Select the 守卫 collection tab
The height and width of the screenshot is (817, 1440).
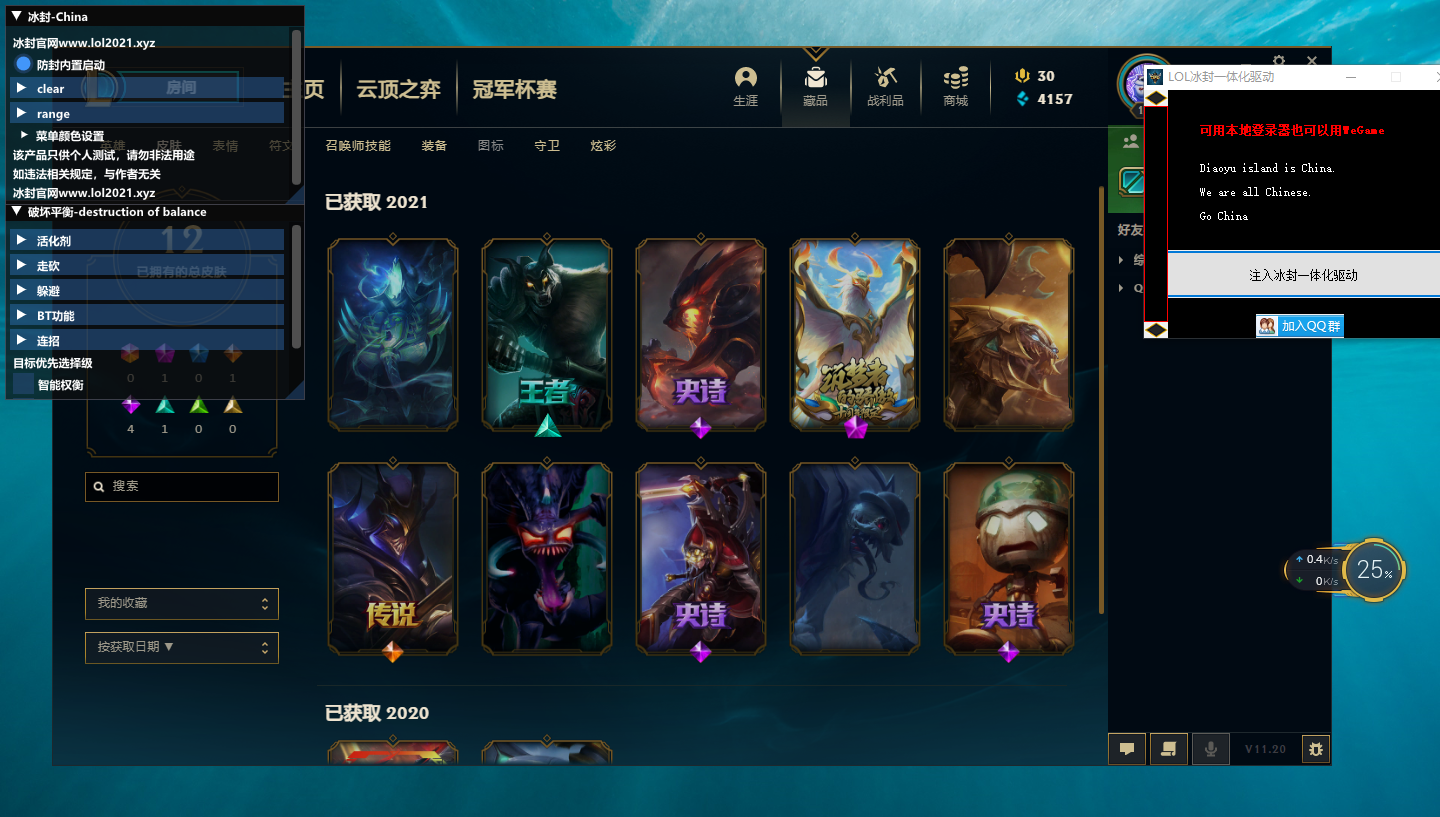(x=547, y=145)
